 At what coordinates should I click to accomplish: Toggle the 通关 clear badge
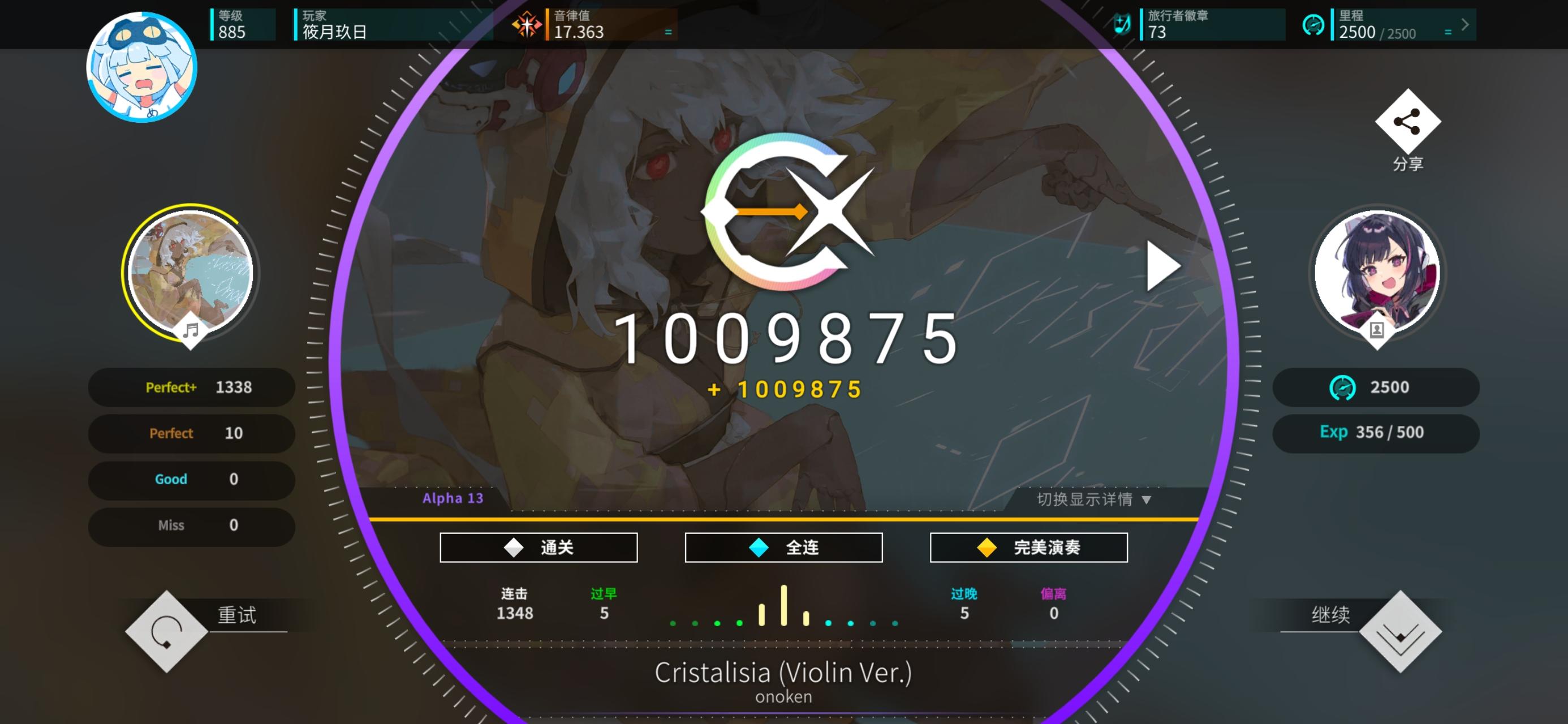point(538,547)
